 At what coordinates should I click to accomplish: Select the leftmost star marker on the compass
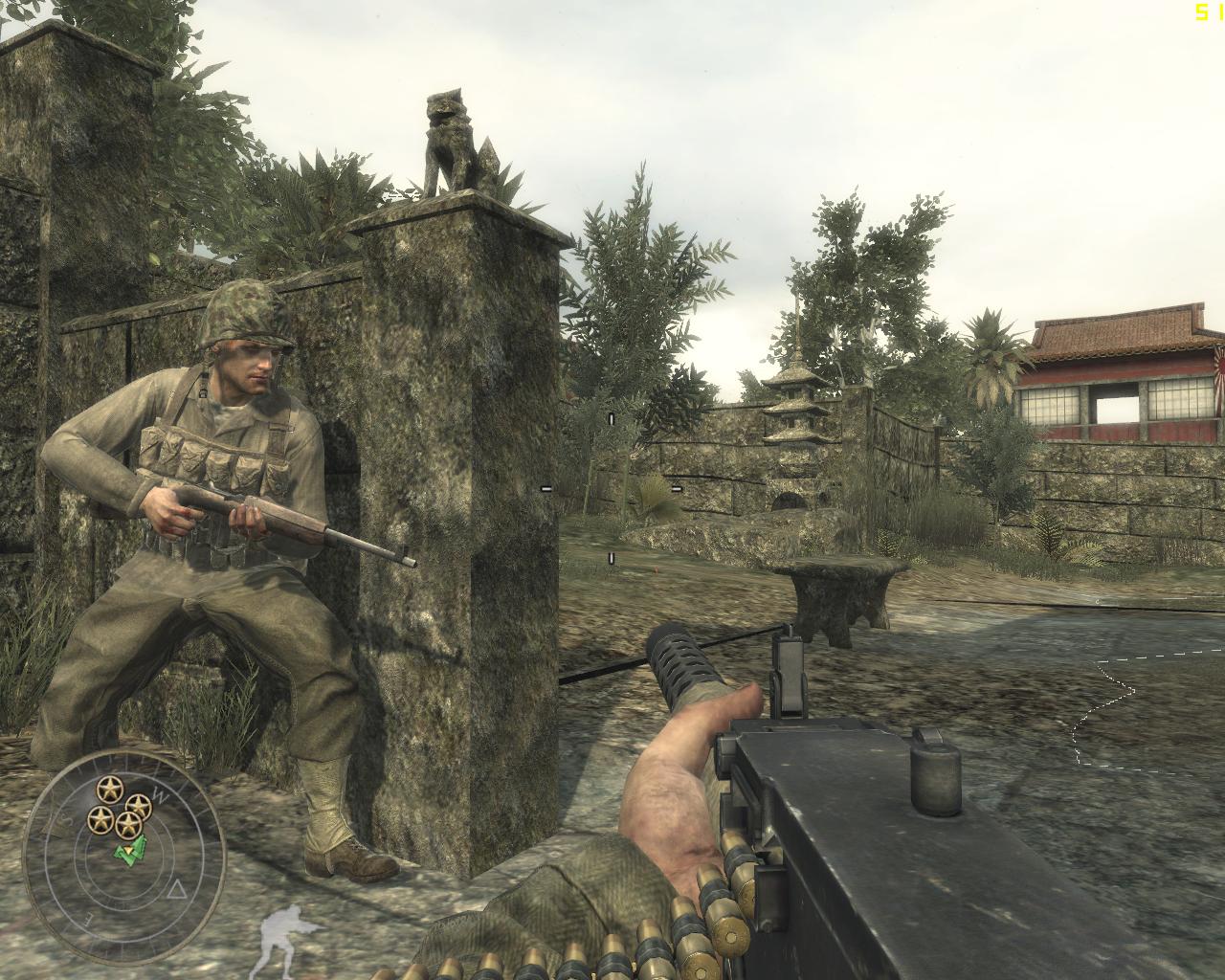[100, 820]
